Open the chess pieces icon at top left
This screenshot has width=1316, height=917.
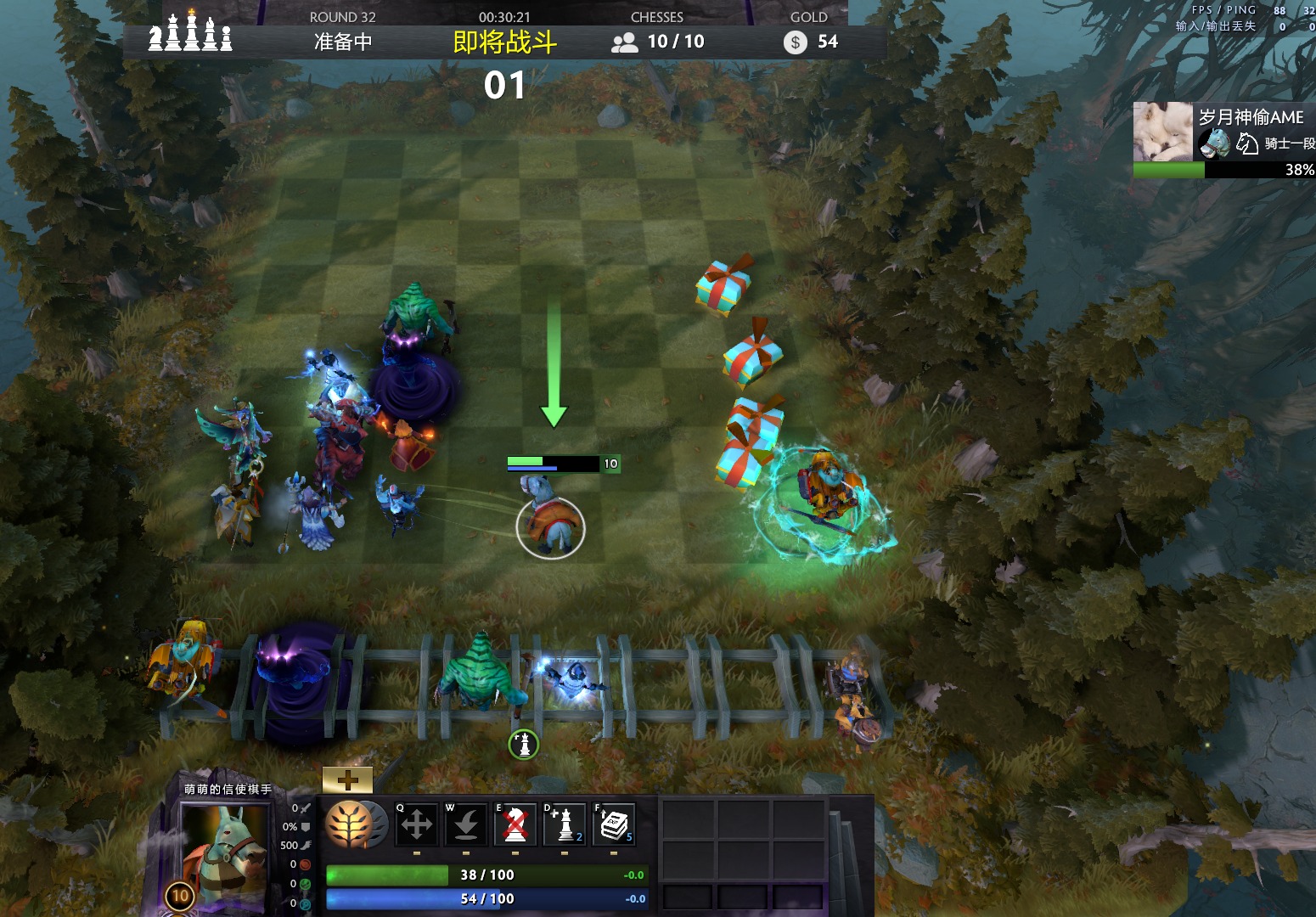pyautogui.click(x=190, y=32)
